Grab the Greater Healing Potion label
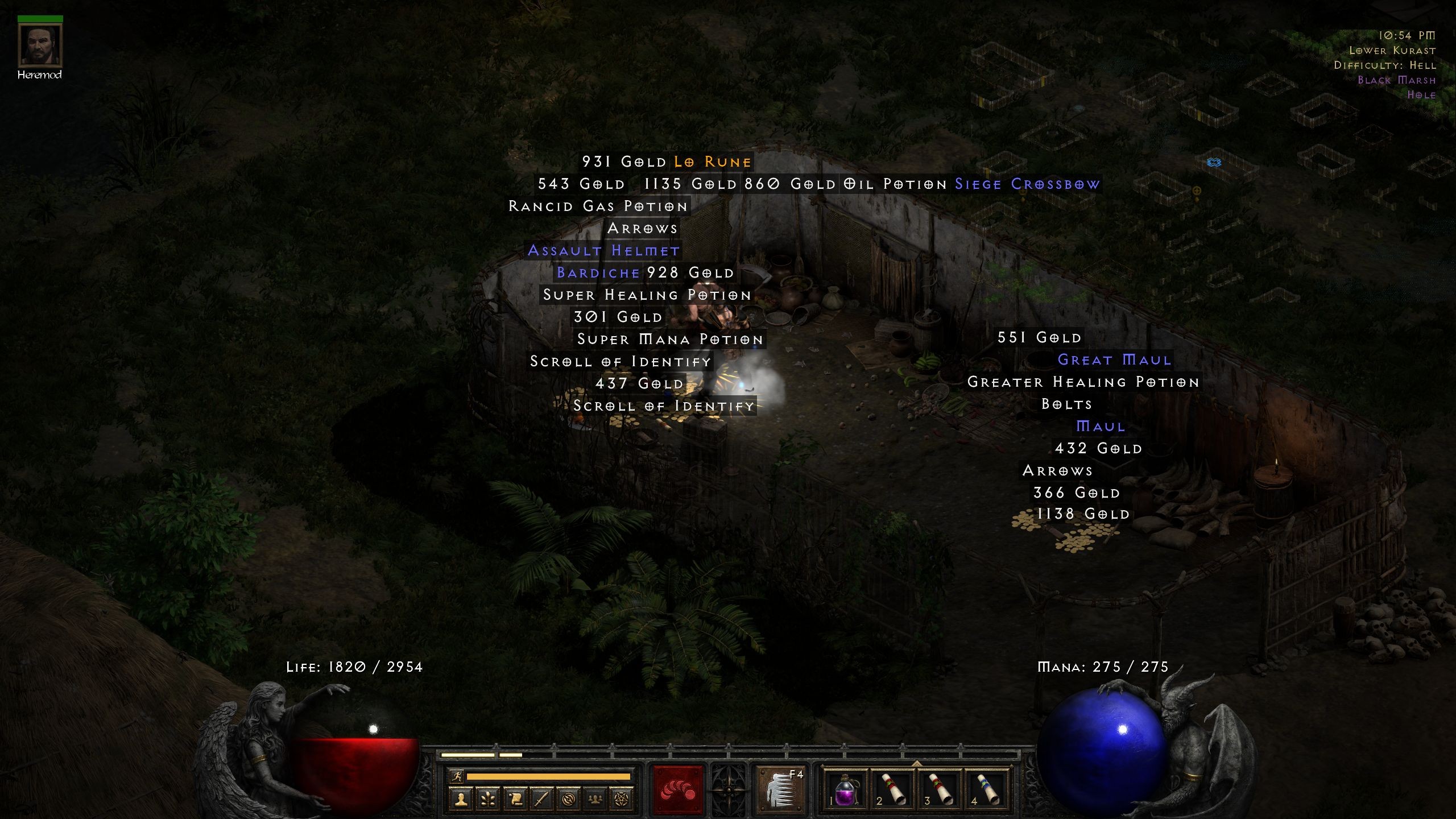 point(1083,382)
